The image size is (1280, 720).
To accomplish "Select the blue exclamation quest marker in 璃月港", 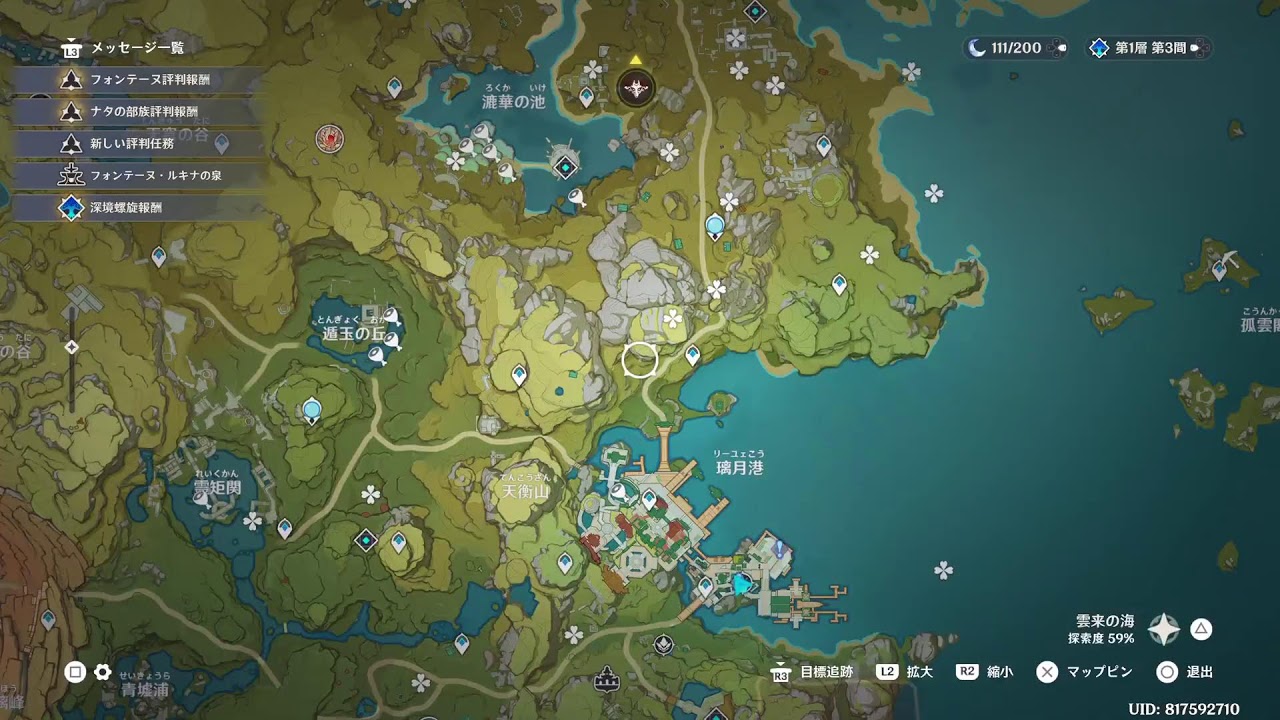I will click(779, 549).
